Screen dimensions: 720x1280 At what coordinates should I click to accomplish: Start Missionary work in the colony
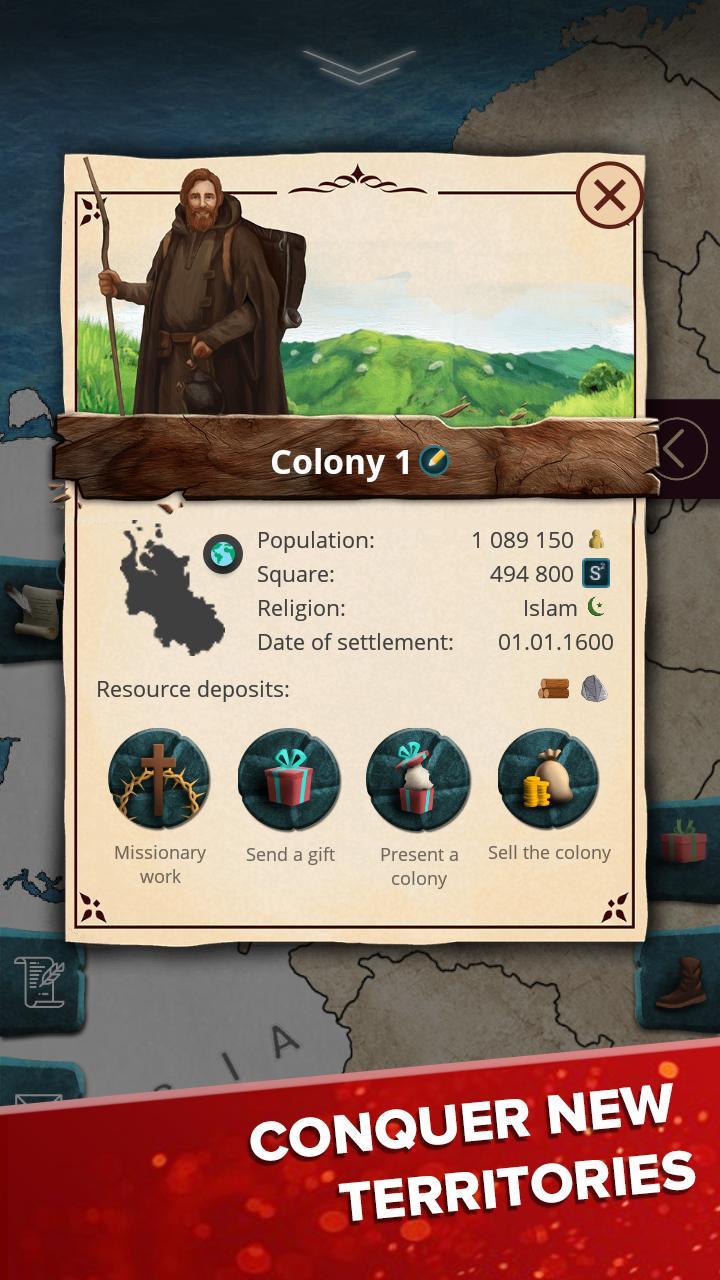[160, 779]
